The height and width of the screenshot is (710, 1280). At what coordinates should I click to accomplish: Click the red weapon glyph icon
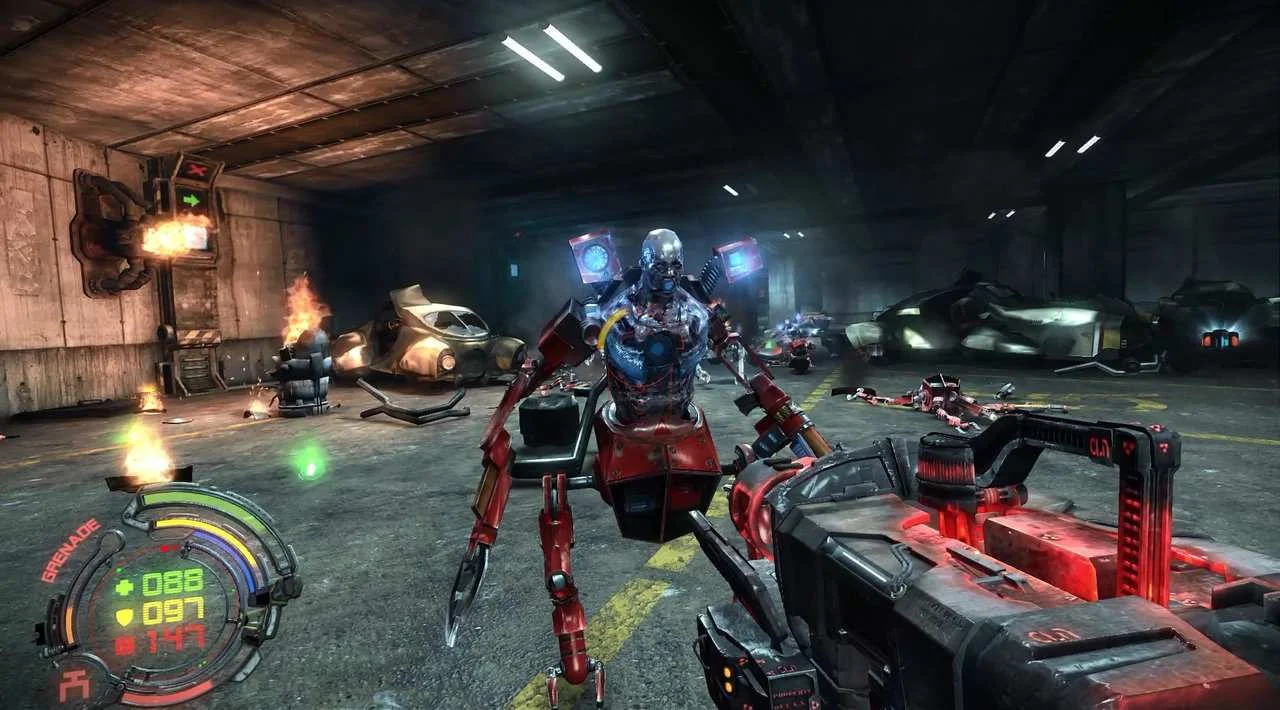[74, 685]
